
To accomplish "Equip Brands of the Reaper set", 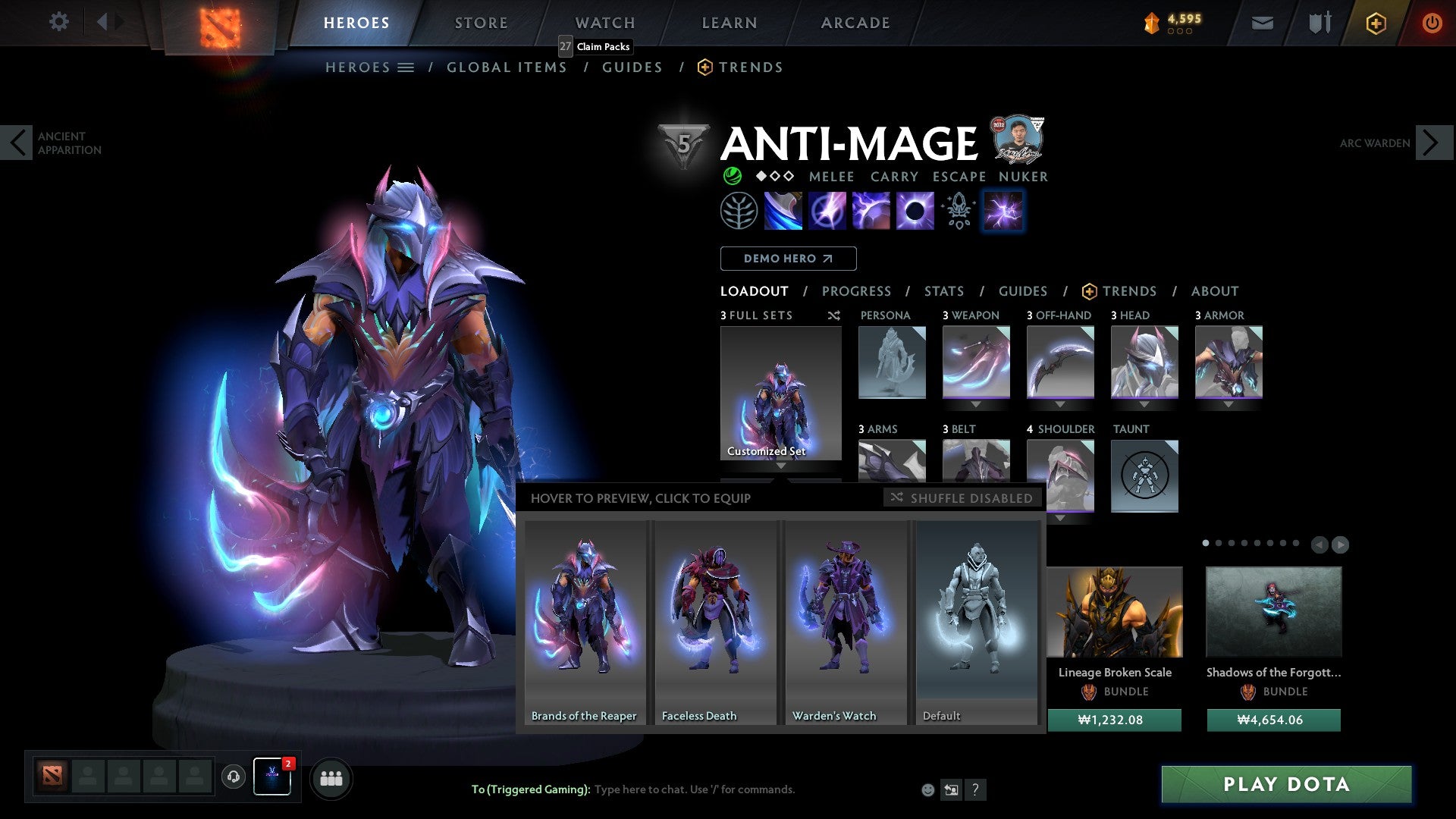I will click(x=585, y=622).
